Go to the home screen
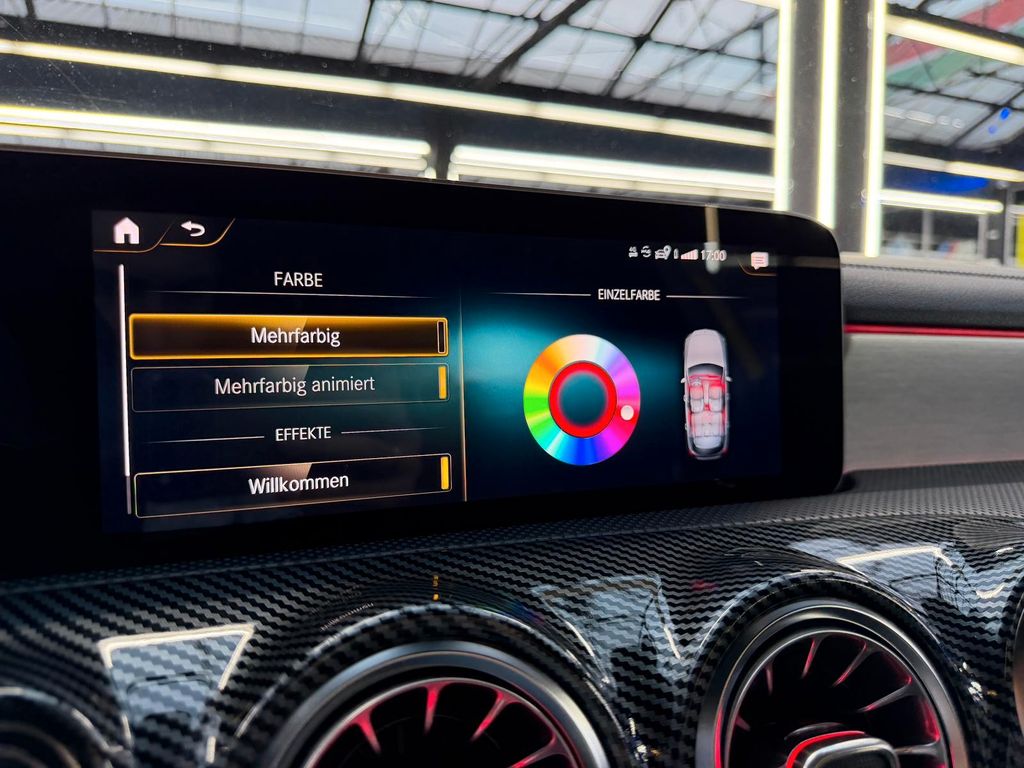The image size is (1024, 768). [x=126, y=231]
